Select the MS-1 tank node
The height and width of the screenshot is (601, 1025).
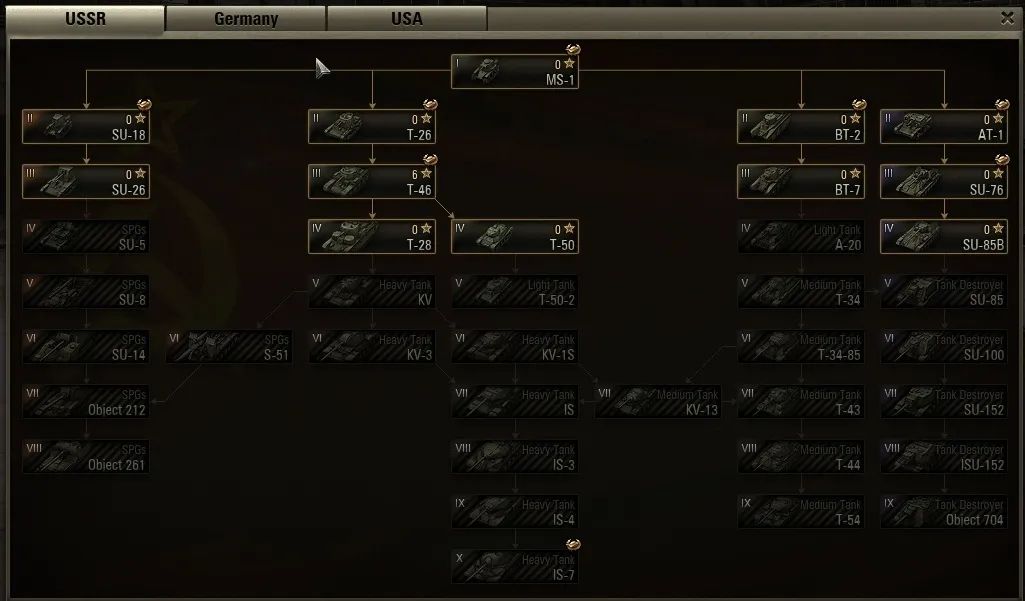coord(514,72)
